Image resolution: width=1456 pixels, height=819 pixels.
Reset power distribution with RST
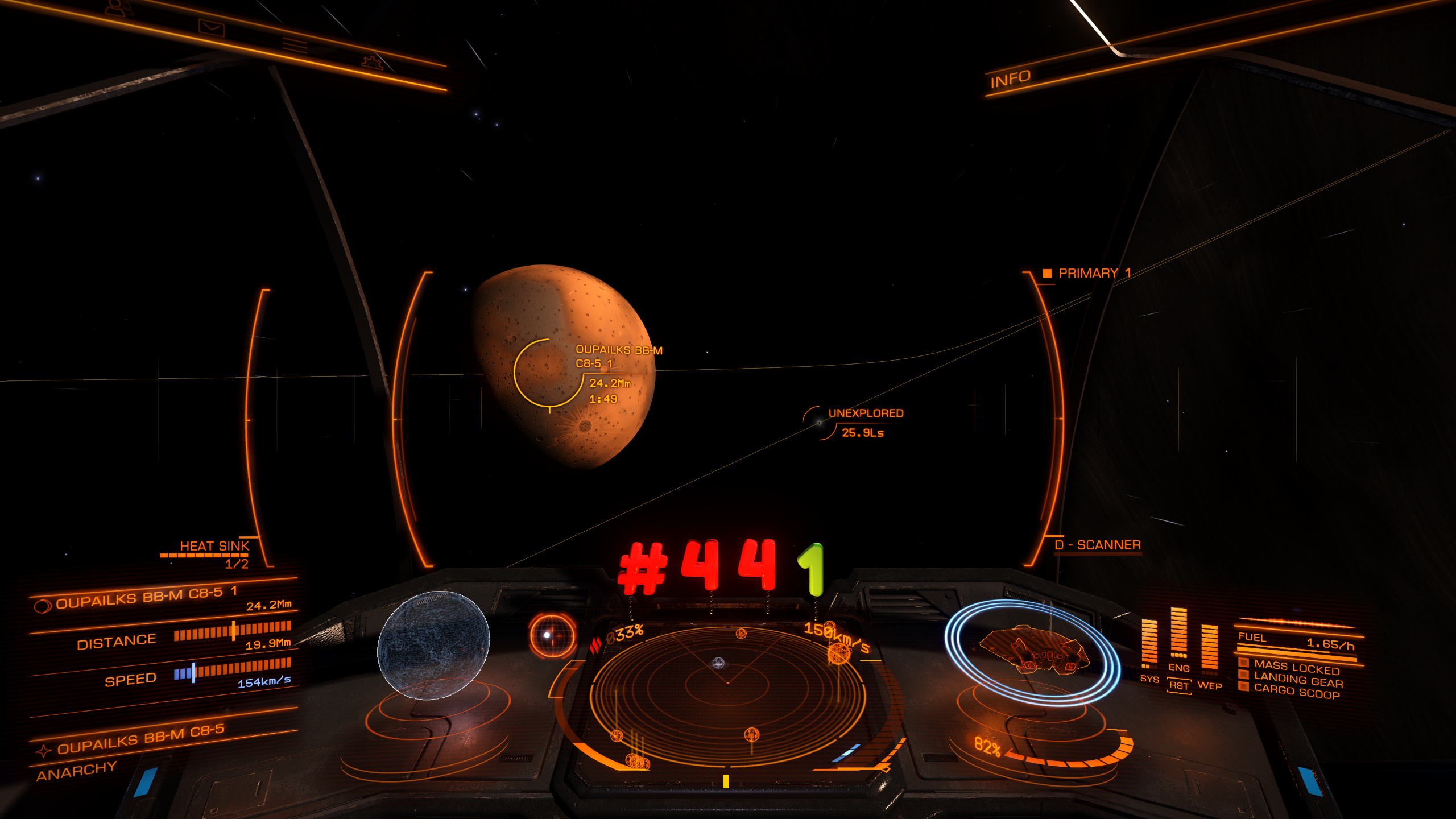click(1178, 686)
